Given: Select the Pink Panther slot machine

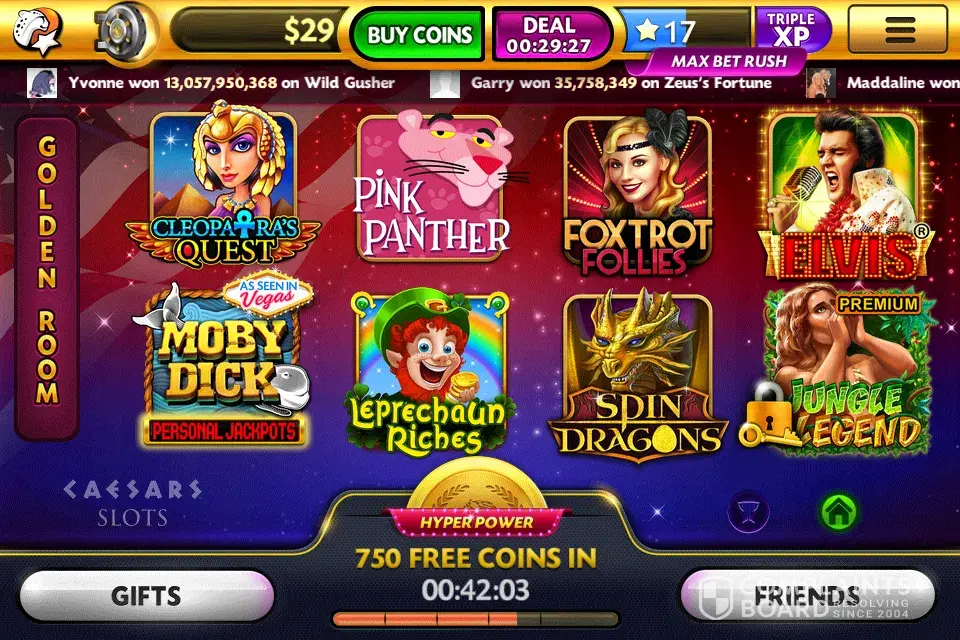Looking at the screenshot, I should (x=432, y=190).
